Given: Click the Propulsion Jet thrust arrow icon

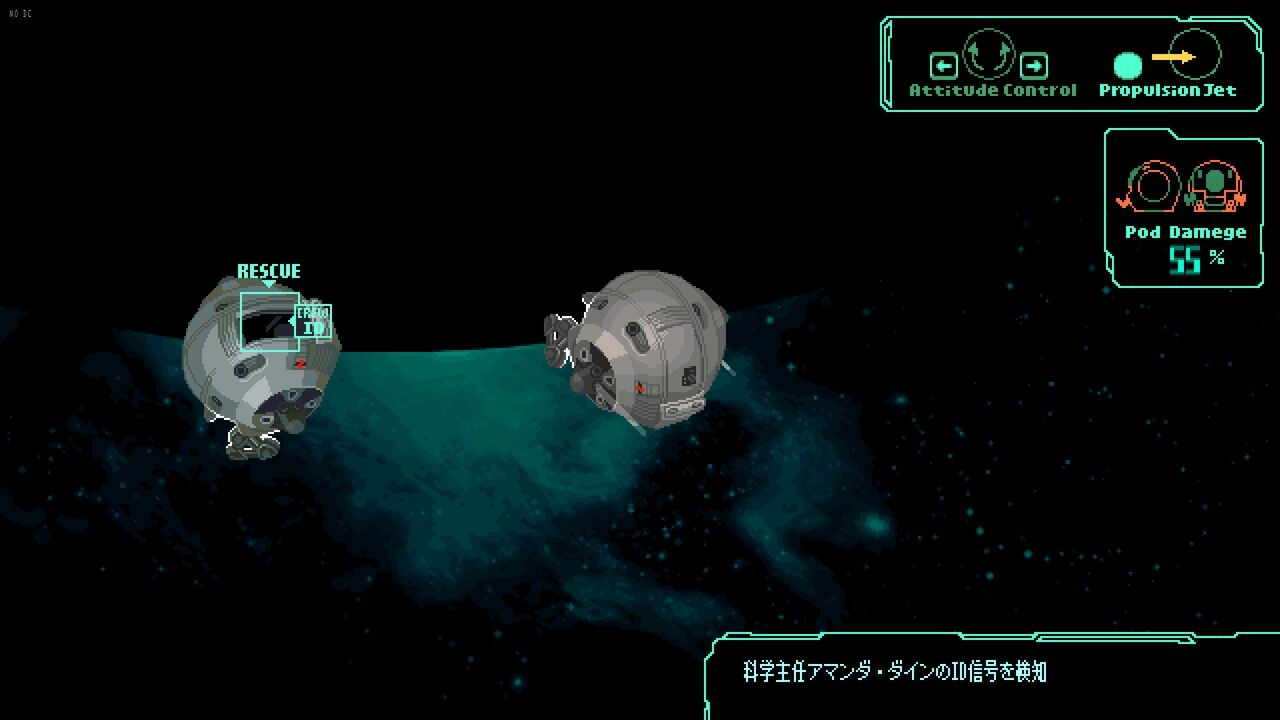Looking at the screenshot, I should pos(1174,57).
